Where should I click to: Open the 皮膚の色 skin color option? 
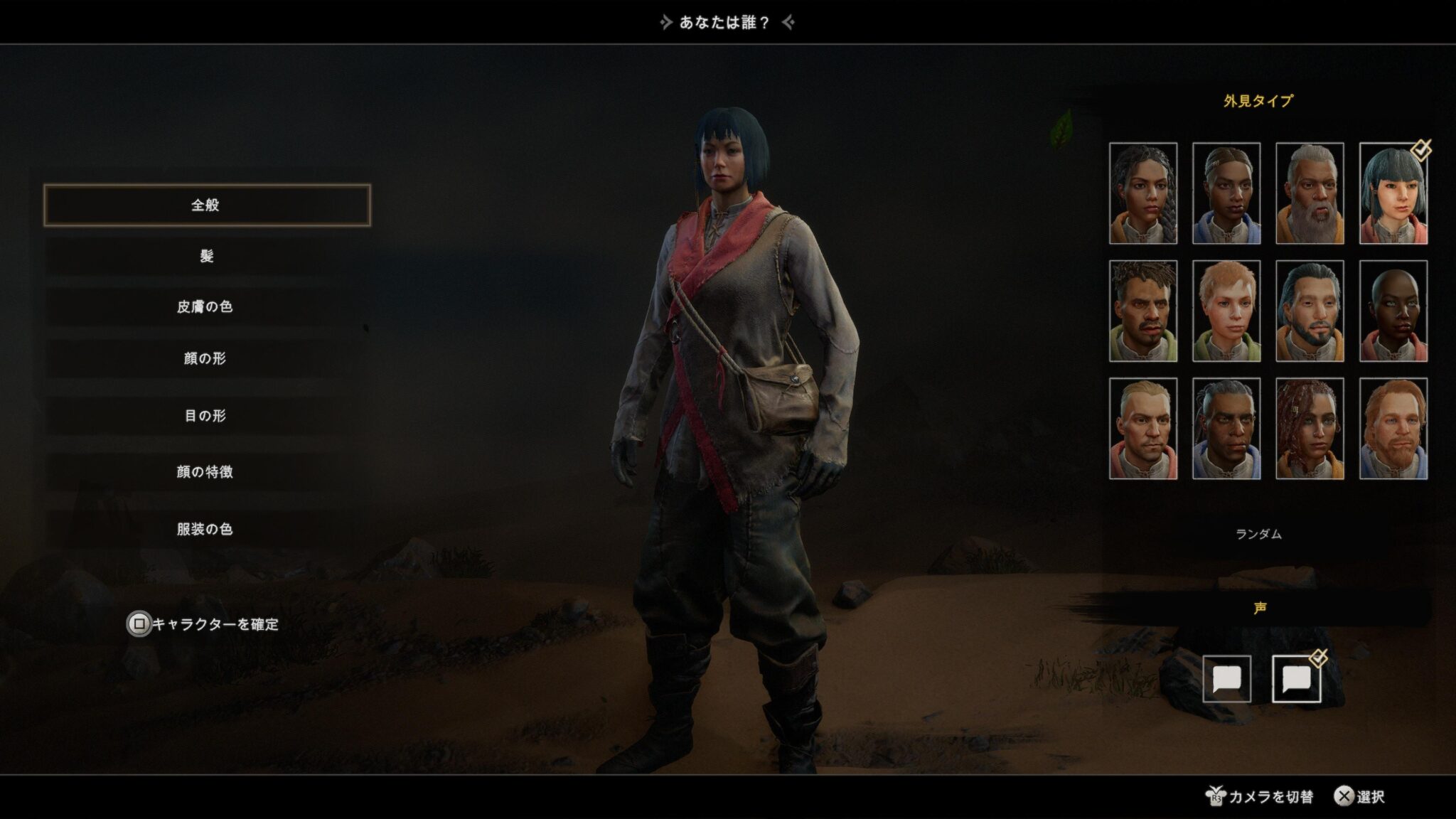[205, 307]
